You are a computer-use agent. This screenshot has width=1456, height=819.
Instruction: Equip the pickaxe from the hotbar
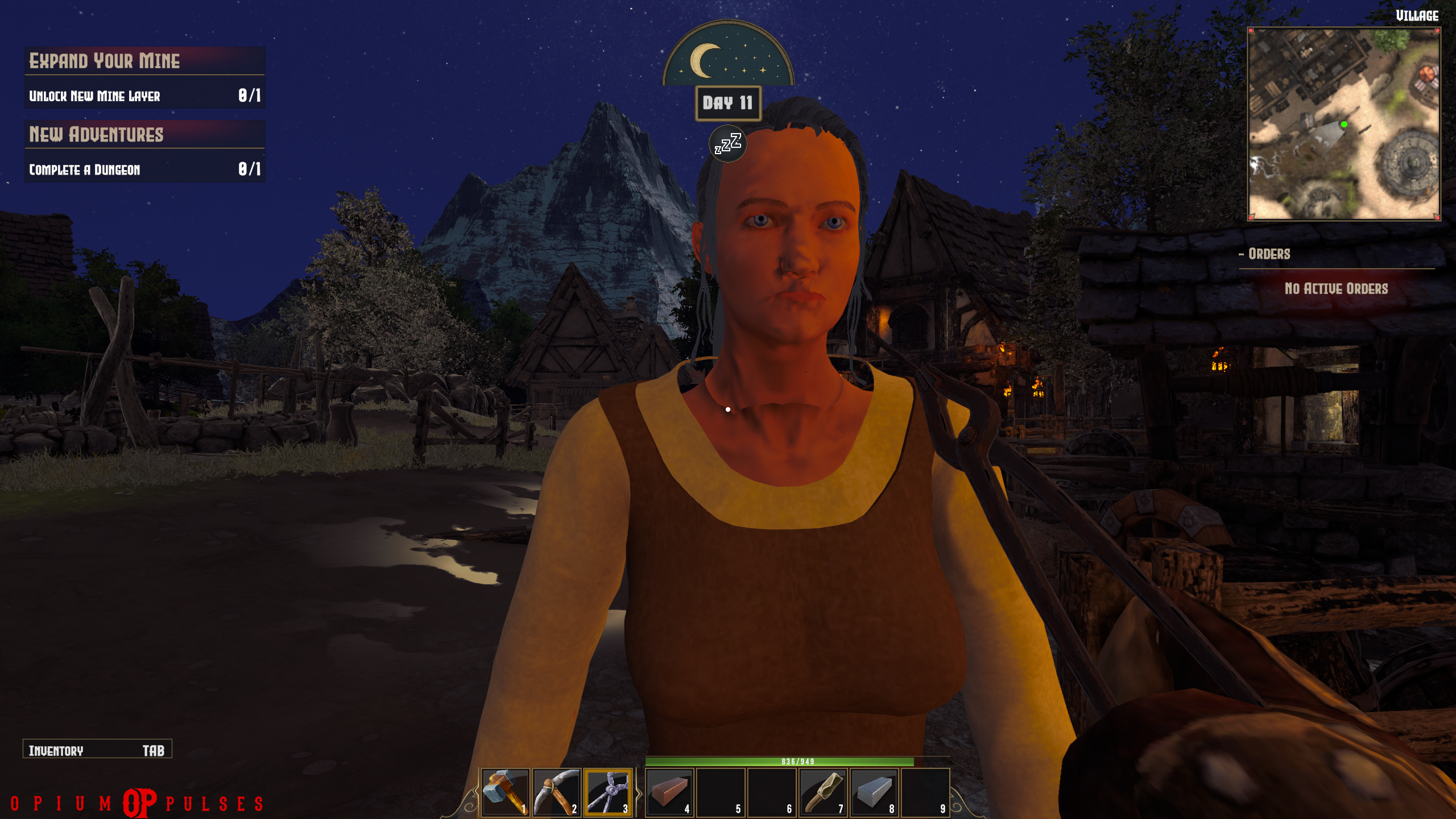point(556,792)
